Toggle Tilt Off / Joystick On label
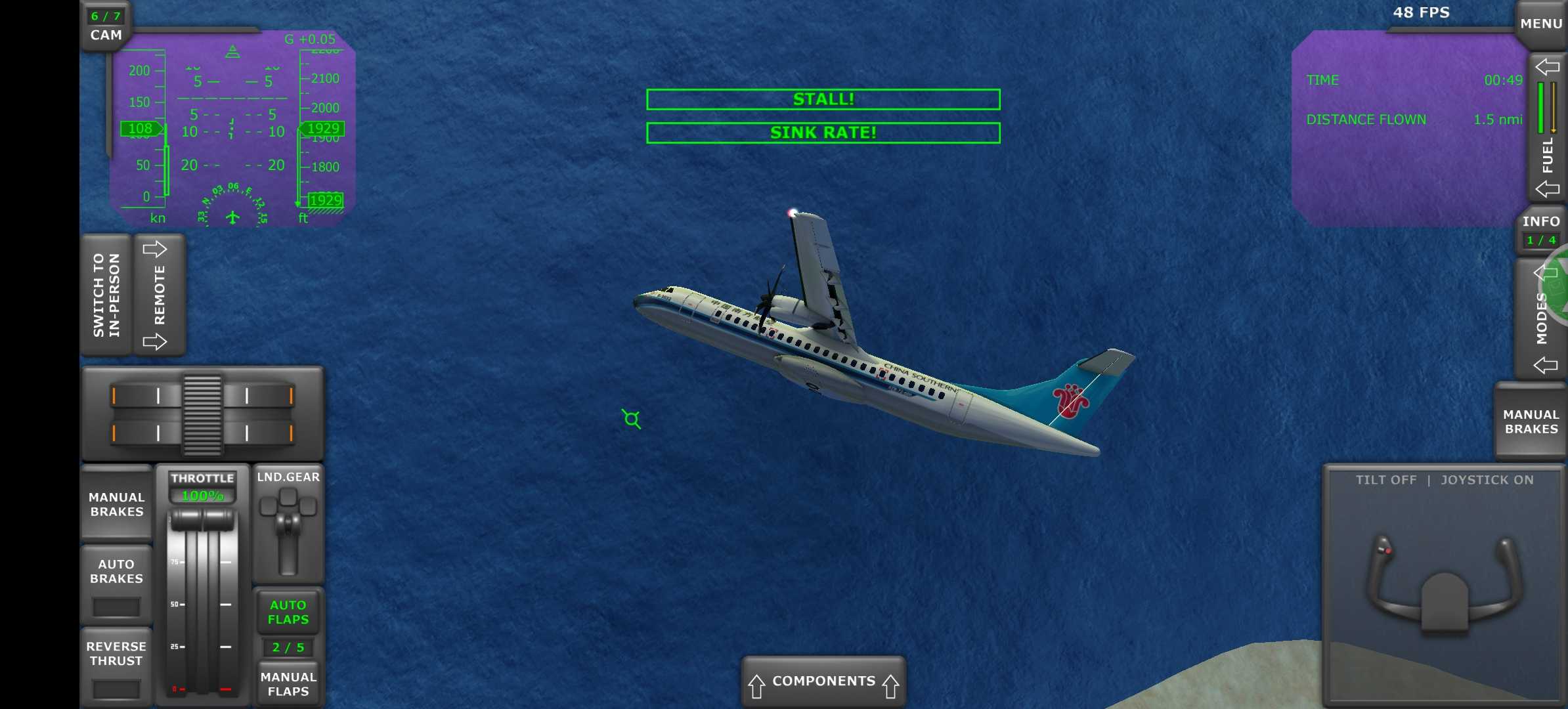 tap(1445, 480)
